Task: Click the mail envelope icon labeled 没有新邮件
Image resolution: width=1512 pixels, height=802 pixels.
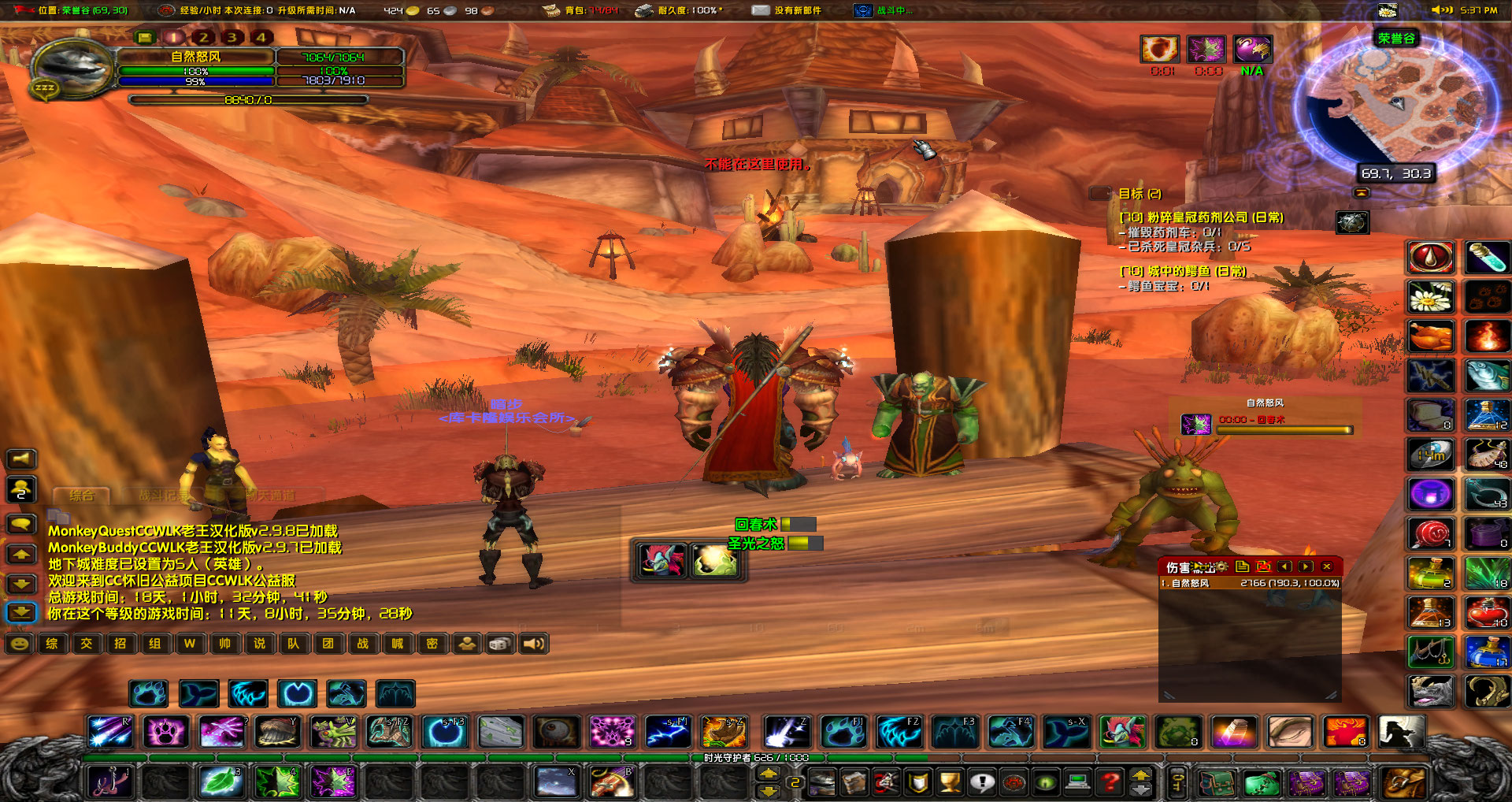Action: (761, 11)
